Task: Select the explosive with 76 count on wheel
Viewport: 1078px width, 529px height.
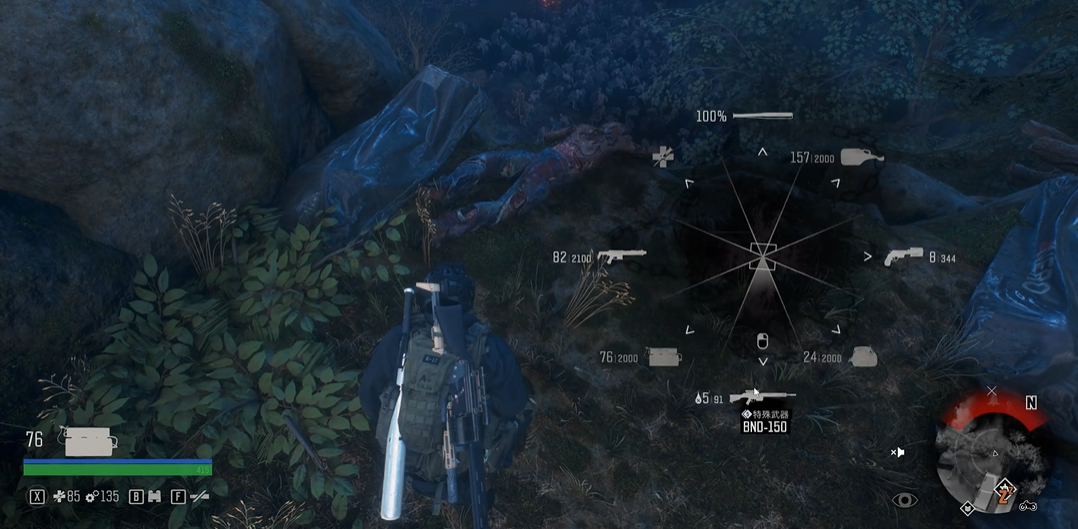Action: coord(664,356)
